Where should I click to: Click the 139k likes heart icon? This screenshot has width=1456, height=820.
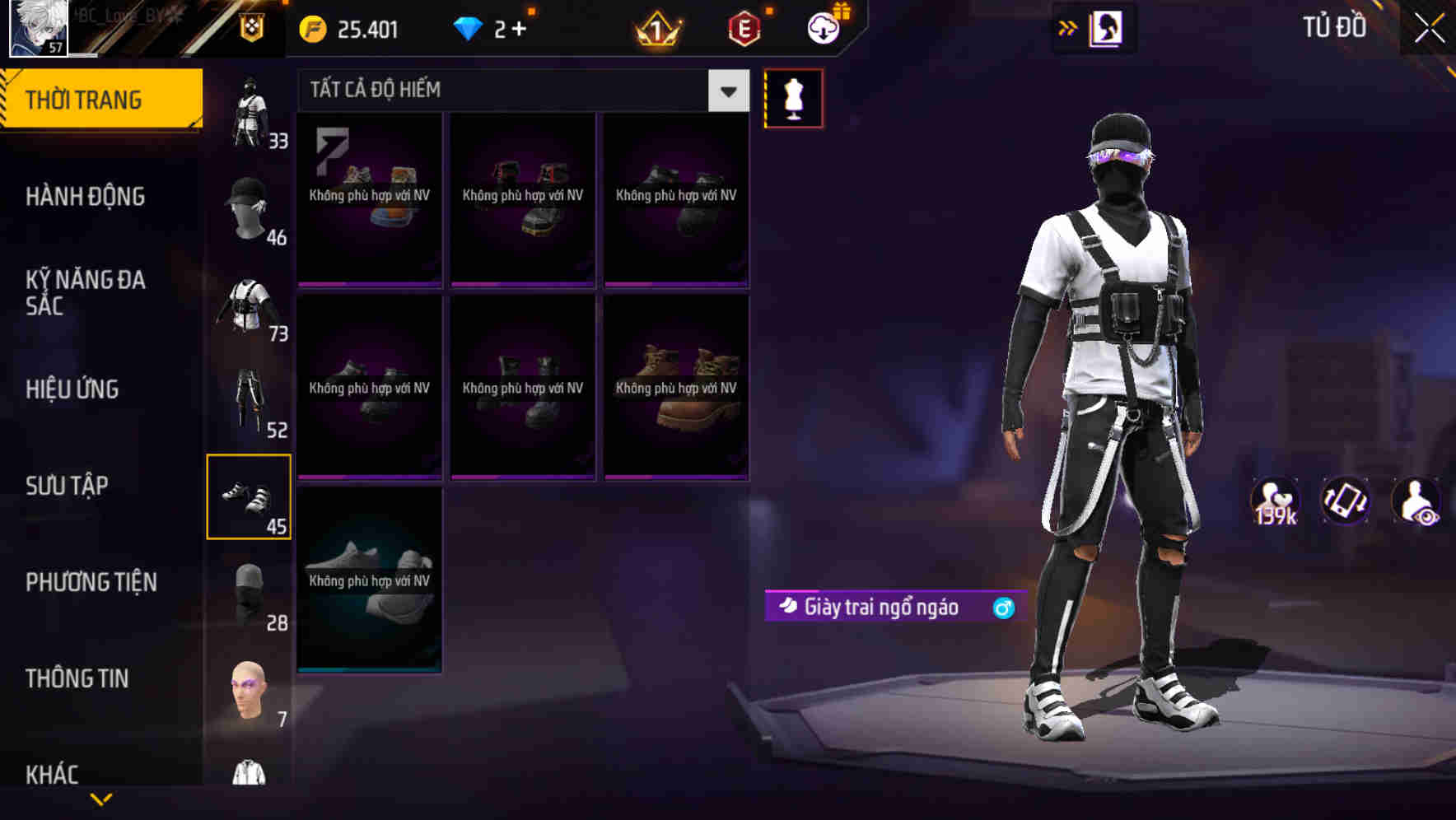click(1275, 501)
